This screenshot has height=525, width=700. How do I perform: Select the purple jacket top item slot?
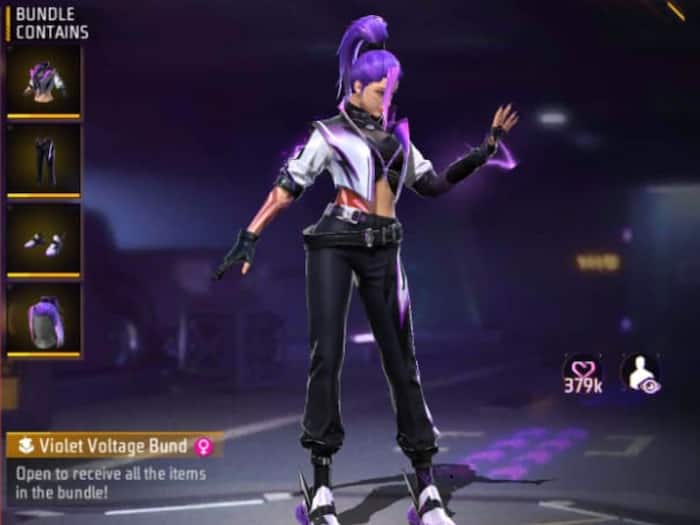coord(44,81)
